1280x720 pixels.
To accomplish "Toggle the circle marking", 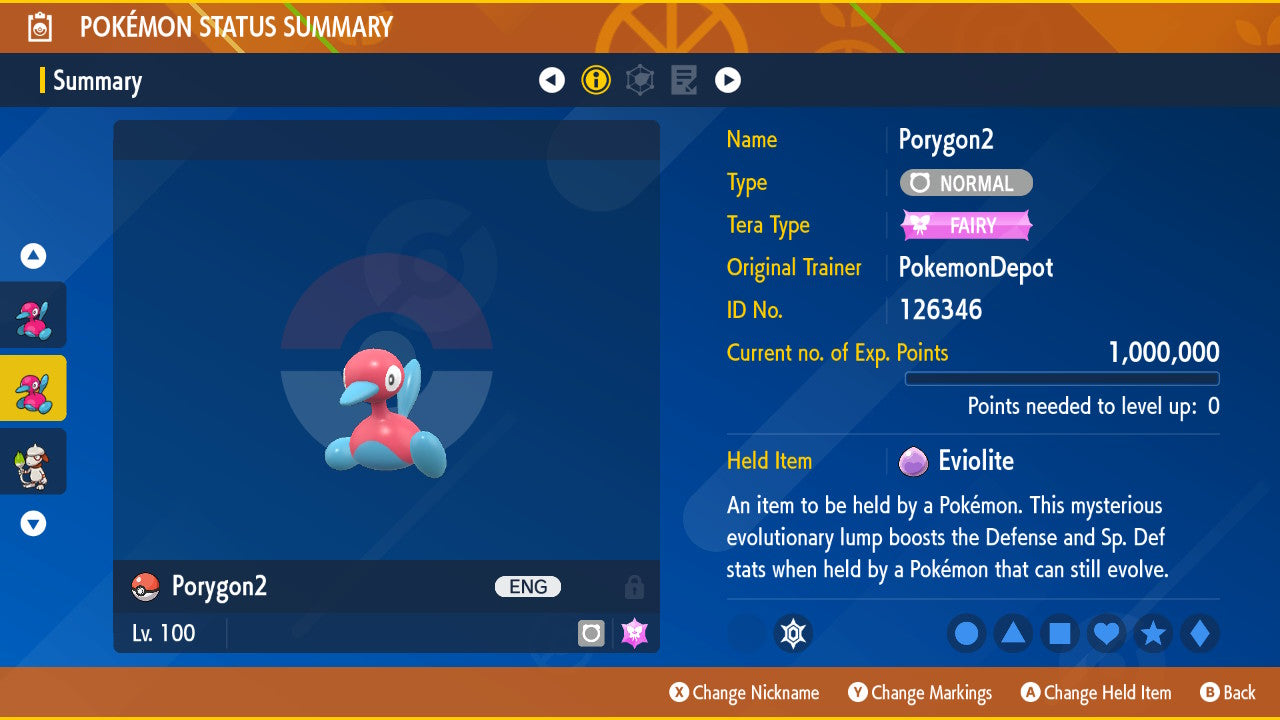I will 967,633.
